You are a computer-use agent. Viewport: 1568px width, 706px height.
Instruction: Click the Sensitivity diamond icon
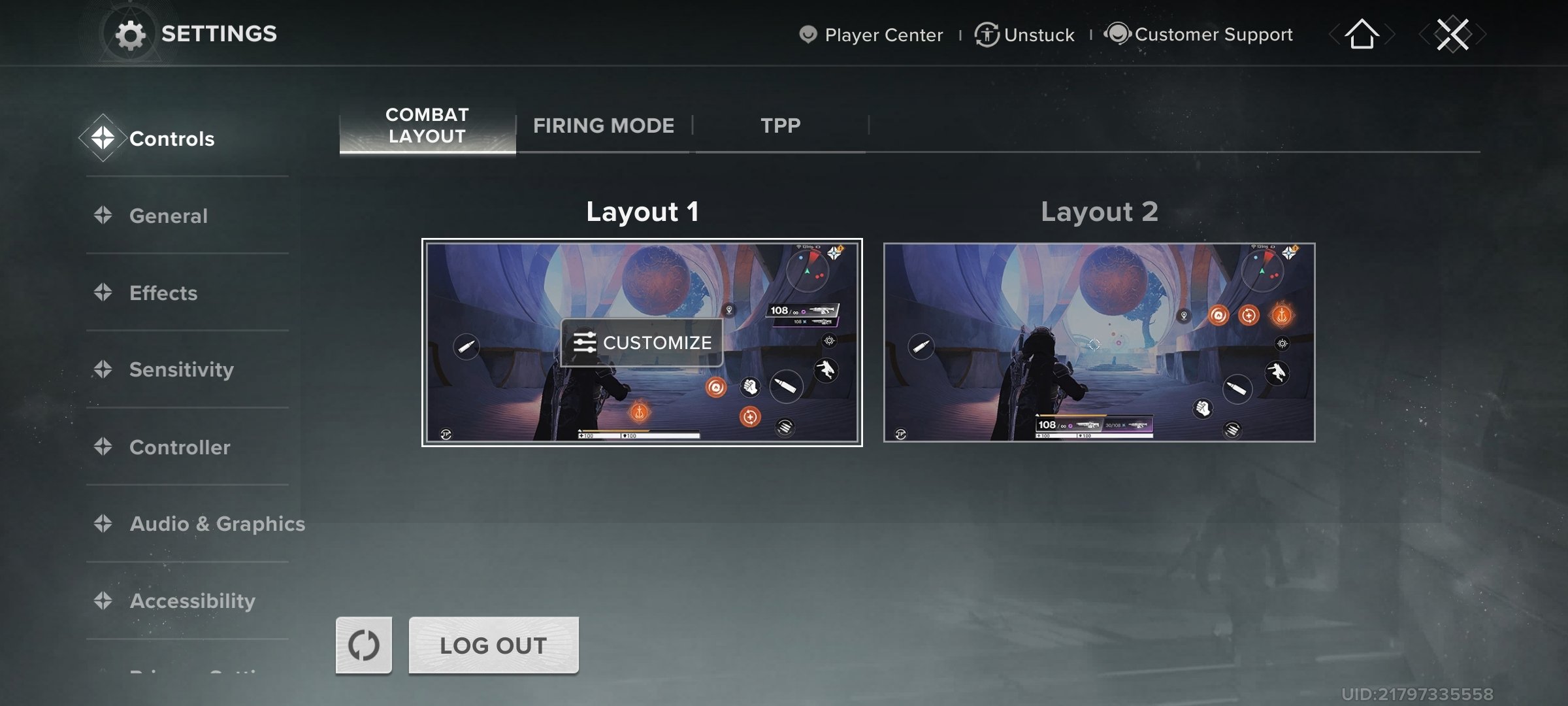[105, 370]
